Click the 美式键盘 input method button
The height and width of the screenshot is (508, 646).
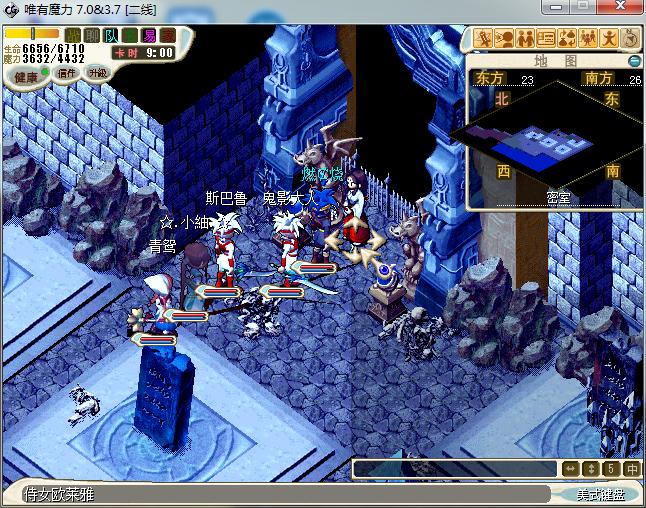(598, 494)
